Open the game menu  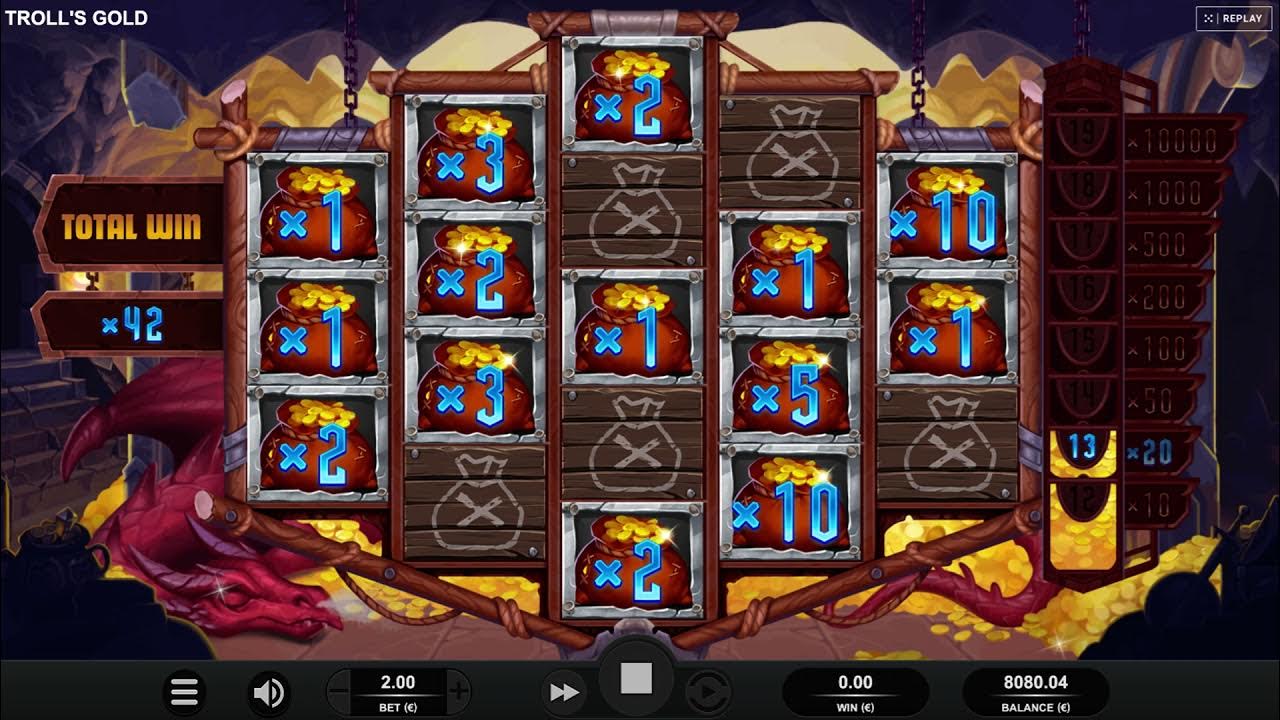click(x=184, y=691)
